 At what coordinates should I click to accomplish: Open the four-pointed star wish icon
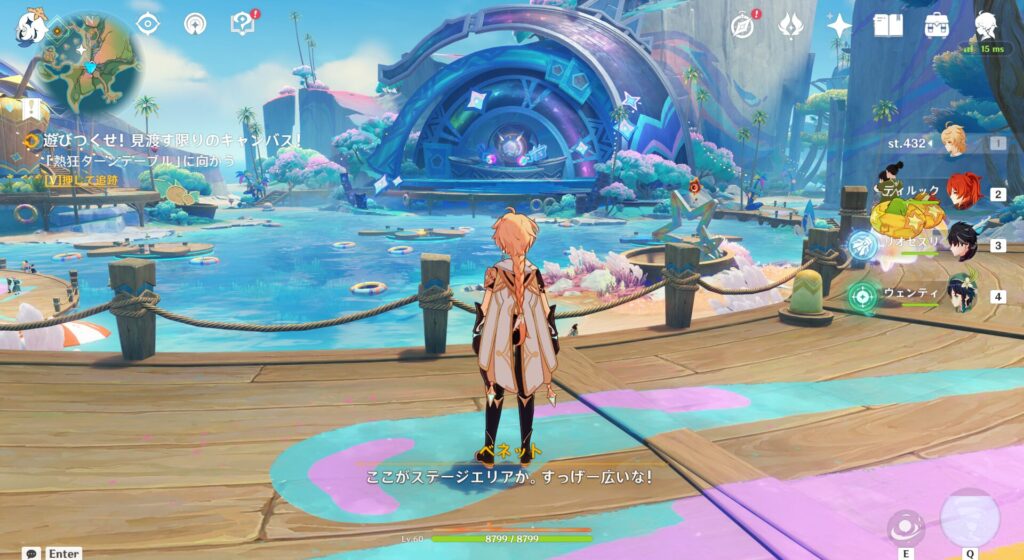pos(839,25)
